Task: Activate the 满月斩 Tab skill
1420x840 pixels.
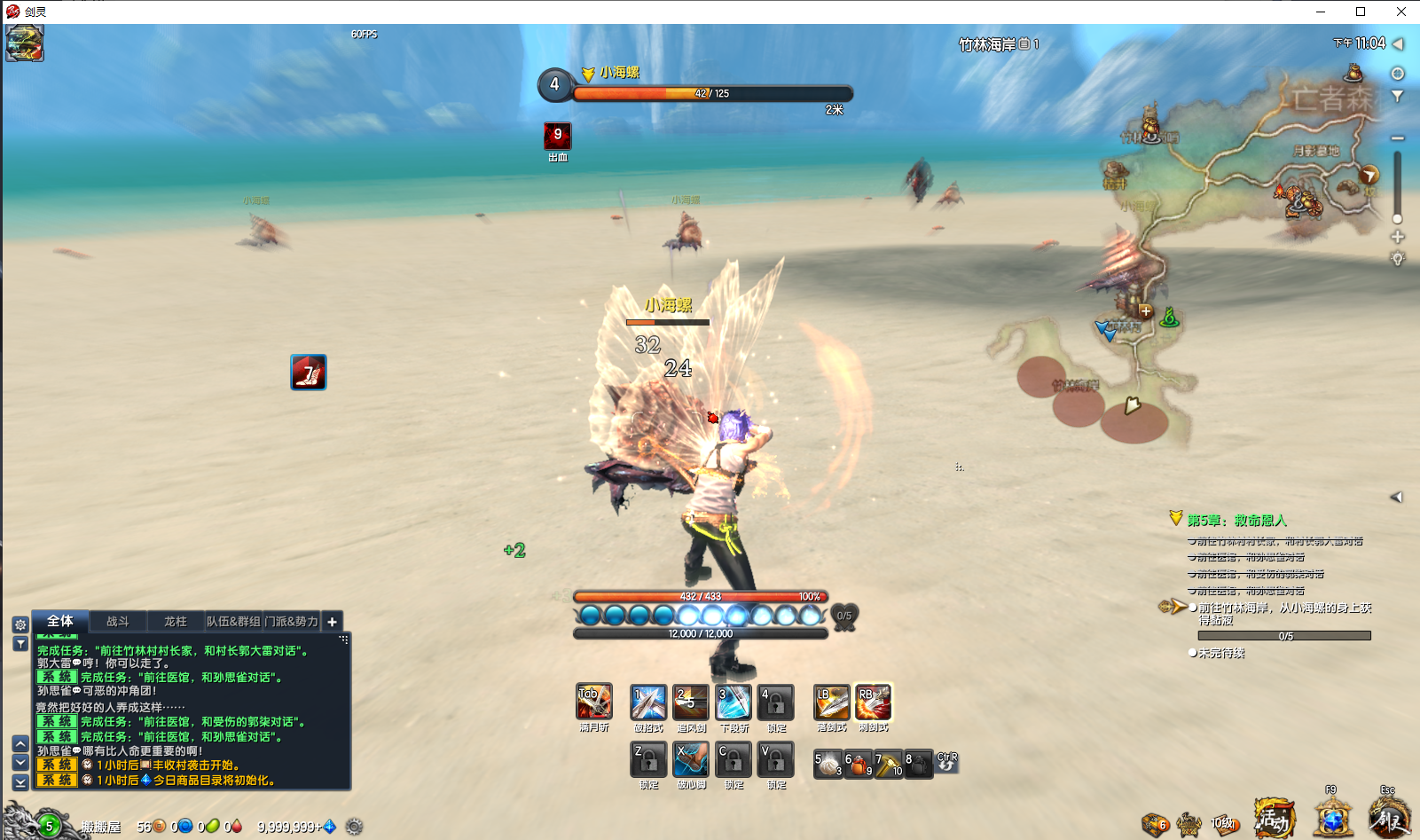Action: click(594, 702)
